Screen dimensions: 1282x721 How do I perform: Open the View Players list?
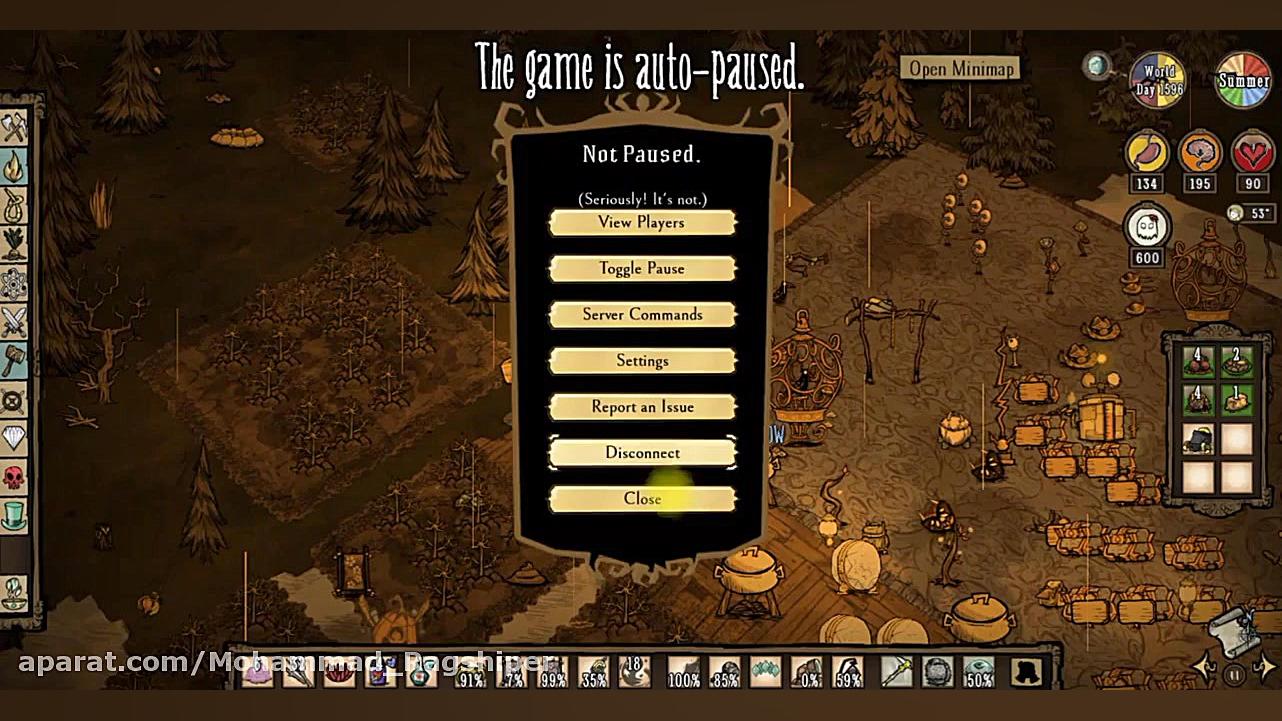point(642,223)
